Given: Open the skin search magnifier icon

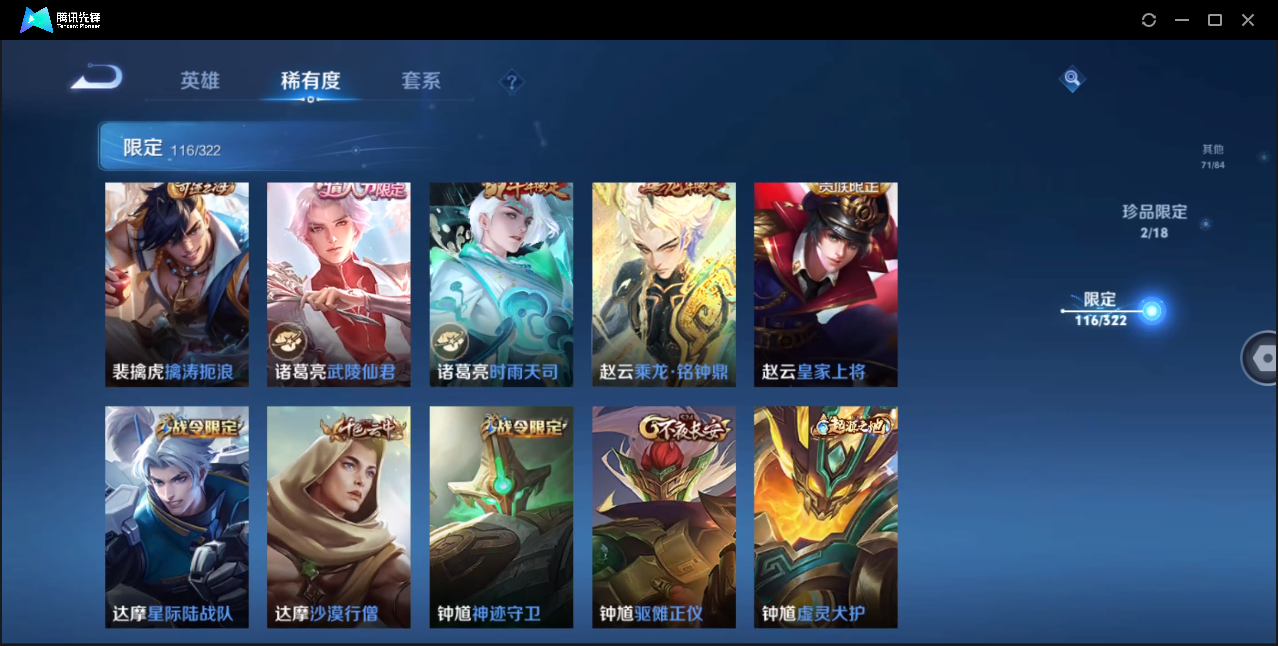Looking at the screenshot, I should (1072, 78).
